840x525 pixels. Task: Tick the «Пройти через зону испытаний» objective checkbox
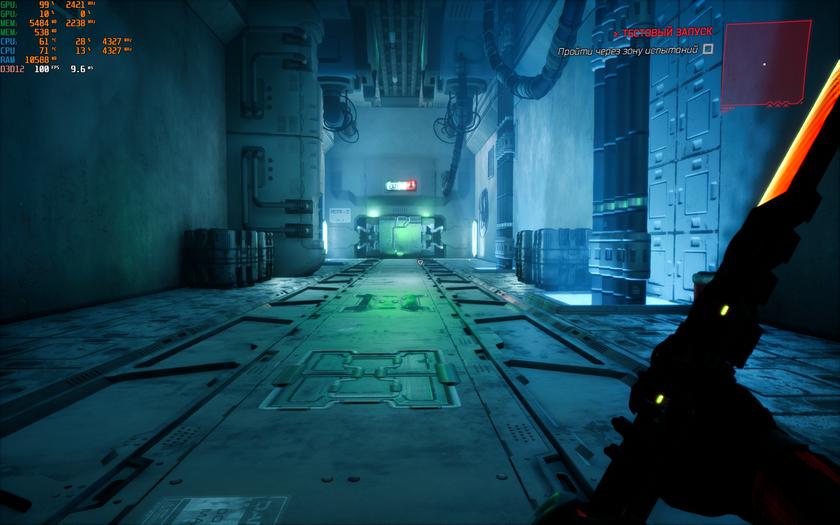[x=708, y=48]
